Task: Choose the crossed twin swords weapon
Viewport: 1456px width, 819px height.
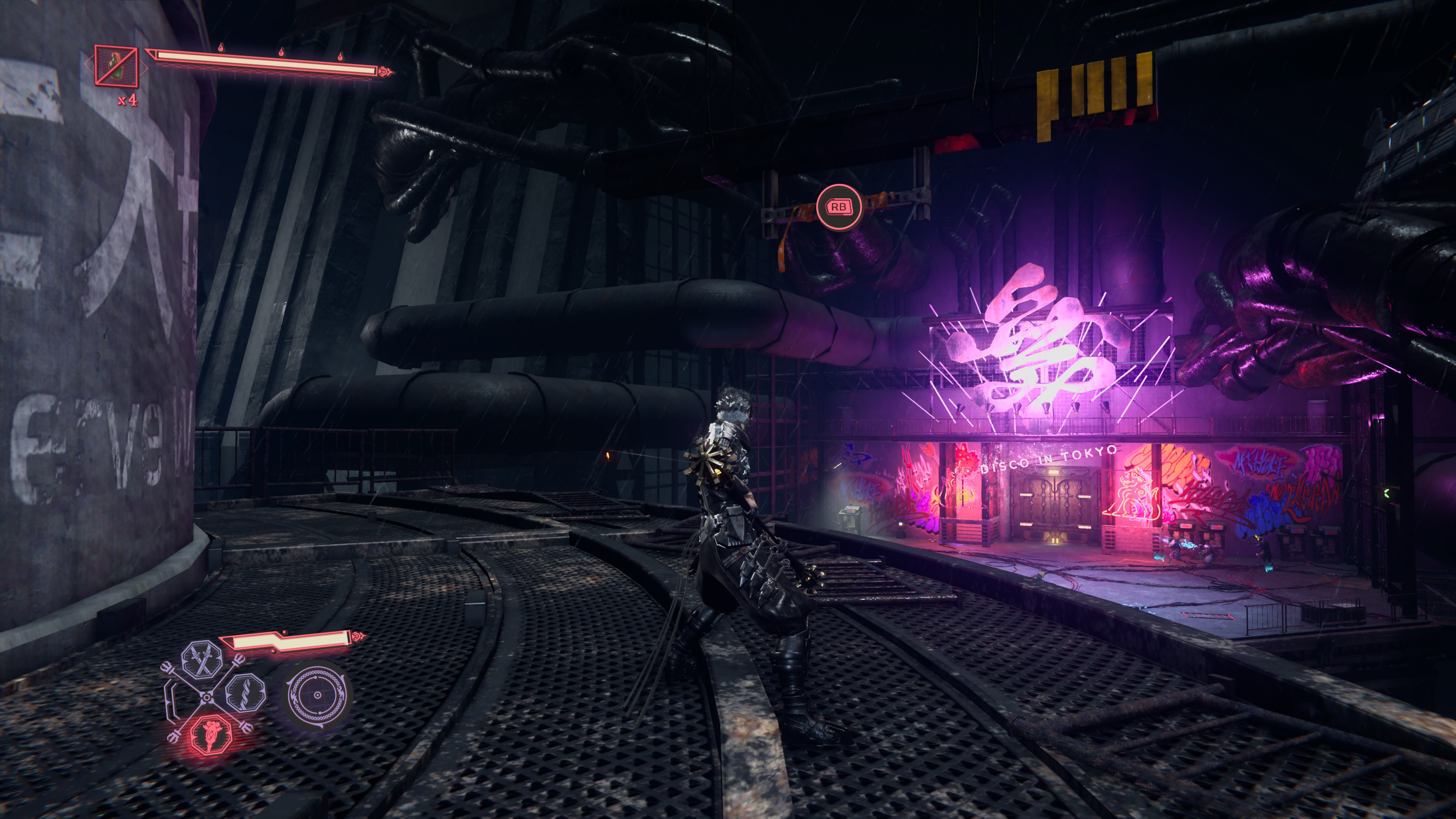Action: [202, 659]
